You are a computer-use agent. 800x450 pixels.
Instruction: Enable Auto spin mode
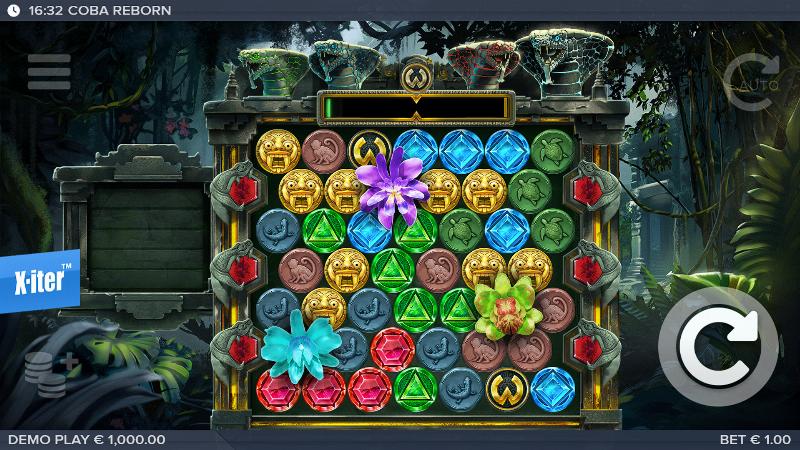[750, 82]
